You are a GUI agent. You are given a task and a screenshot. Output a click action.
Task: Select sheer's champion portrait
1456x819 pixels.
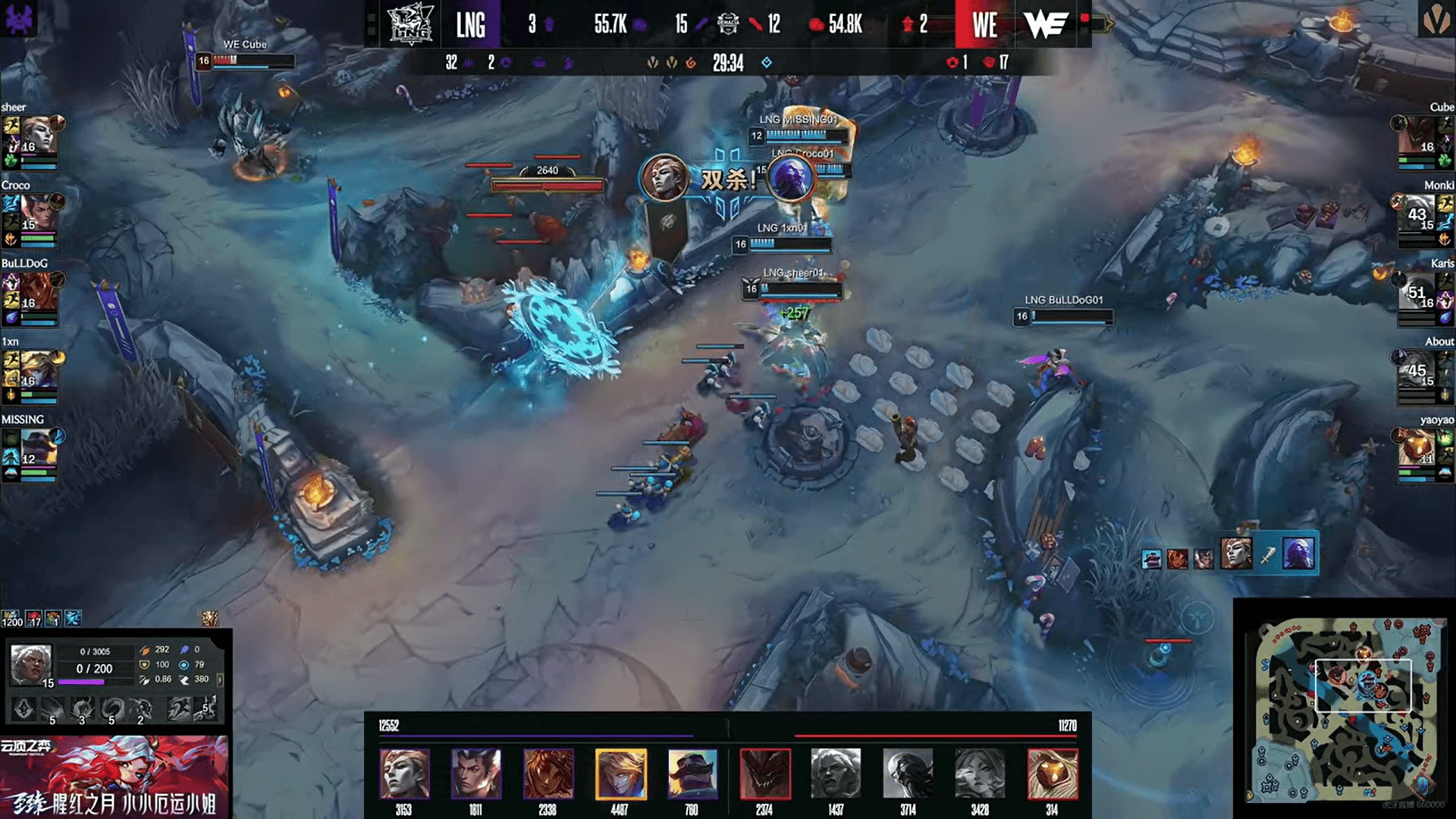point(39,135)
